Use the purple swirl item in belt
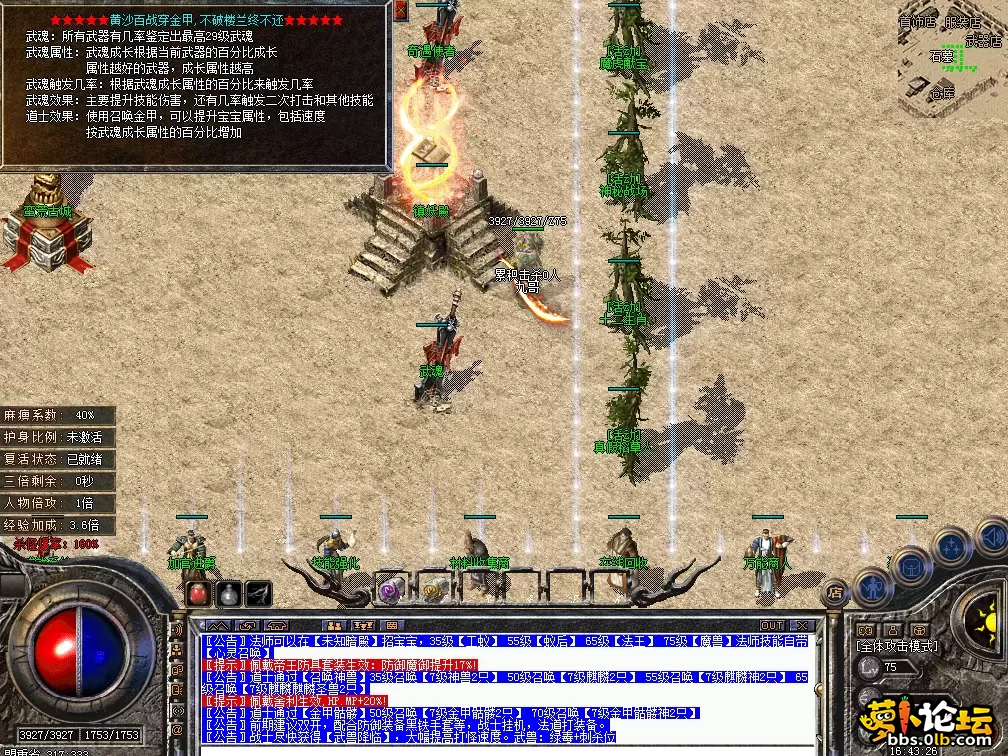Viewport: 1008px width, 756px height. coord(391,590)
